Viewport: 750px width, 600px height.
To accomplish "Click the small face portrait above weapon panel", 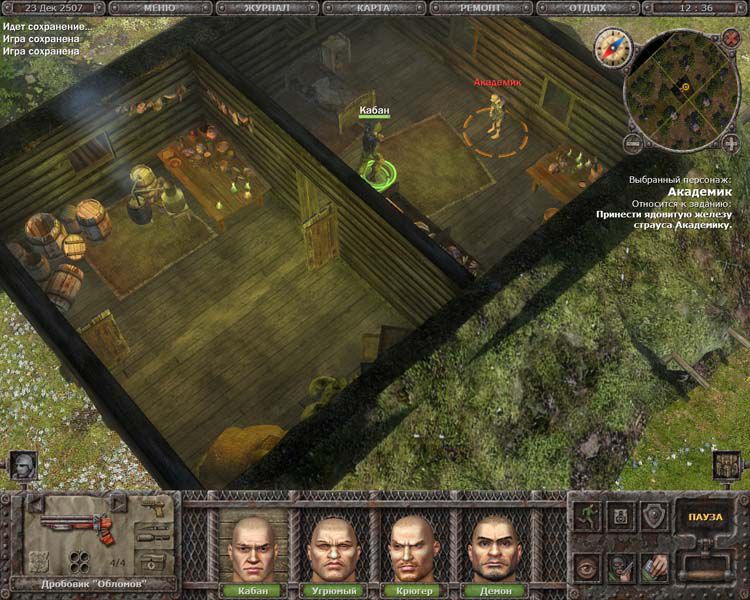I will click(x=23, y=465).
